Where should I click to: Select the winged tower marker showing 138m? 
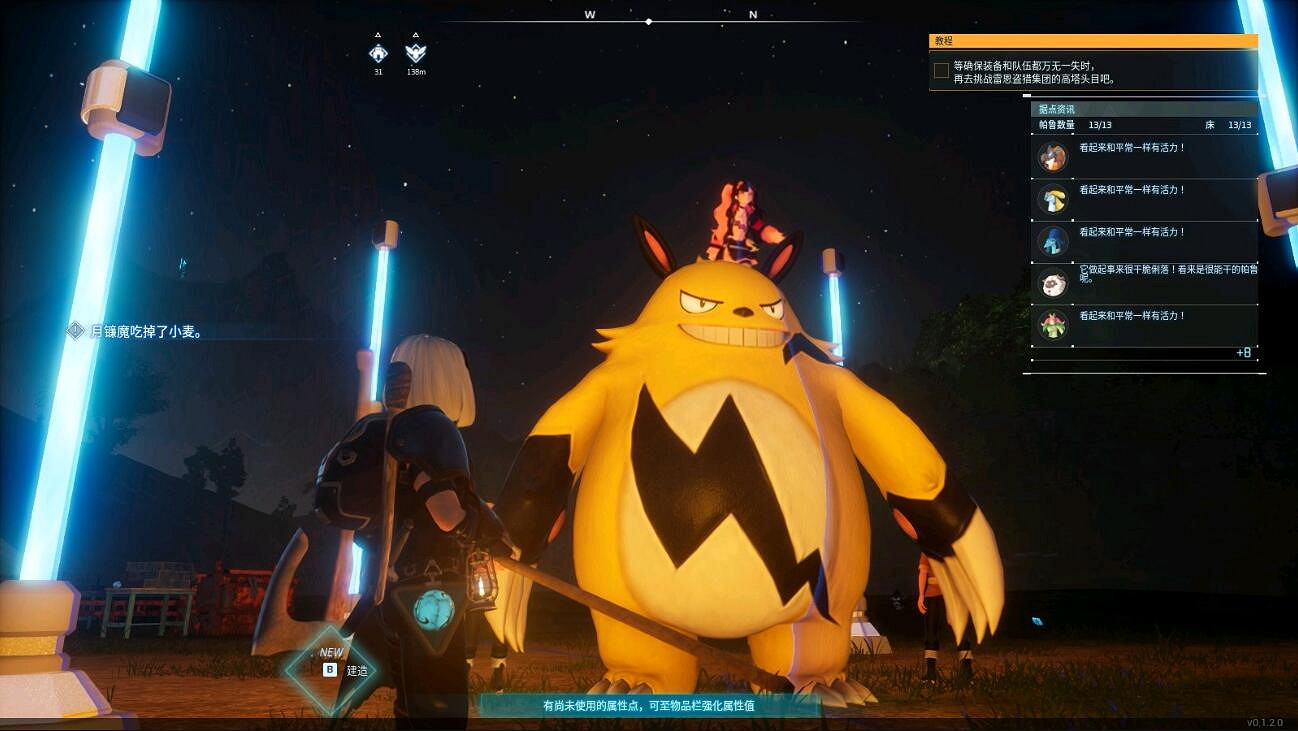point(416,53)
